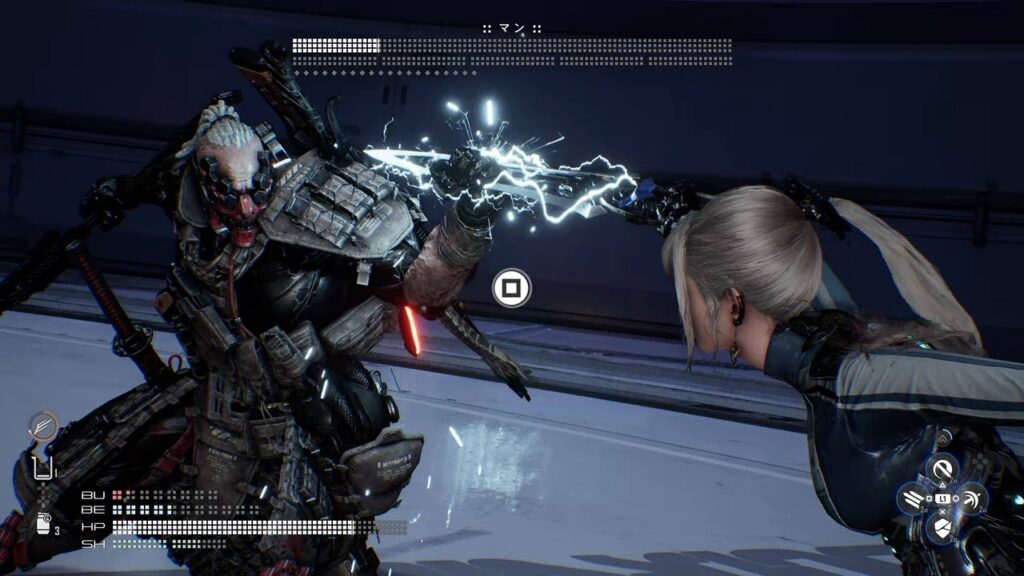1024x576 pixels.
Task: Select the circular blade icon above the item slots
Action: 43,427
